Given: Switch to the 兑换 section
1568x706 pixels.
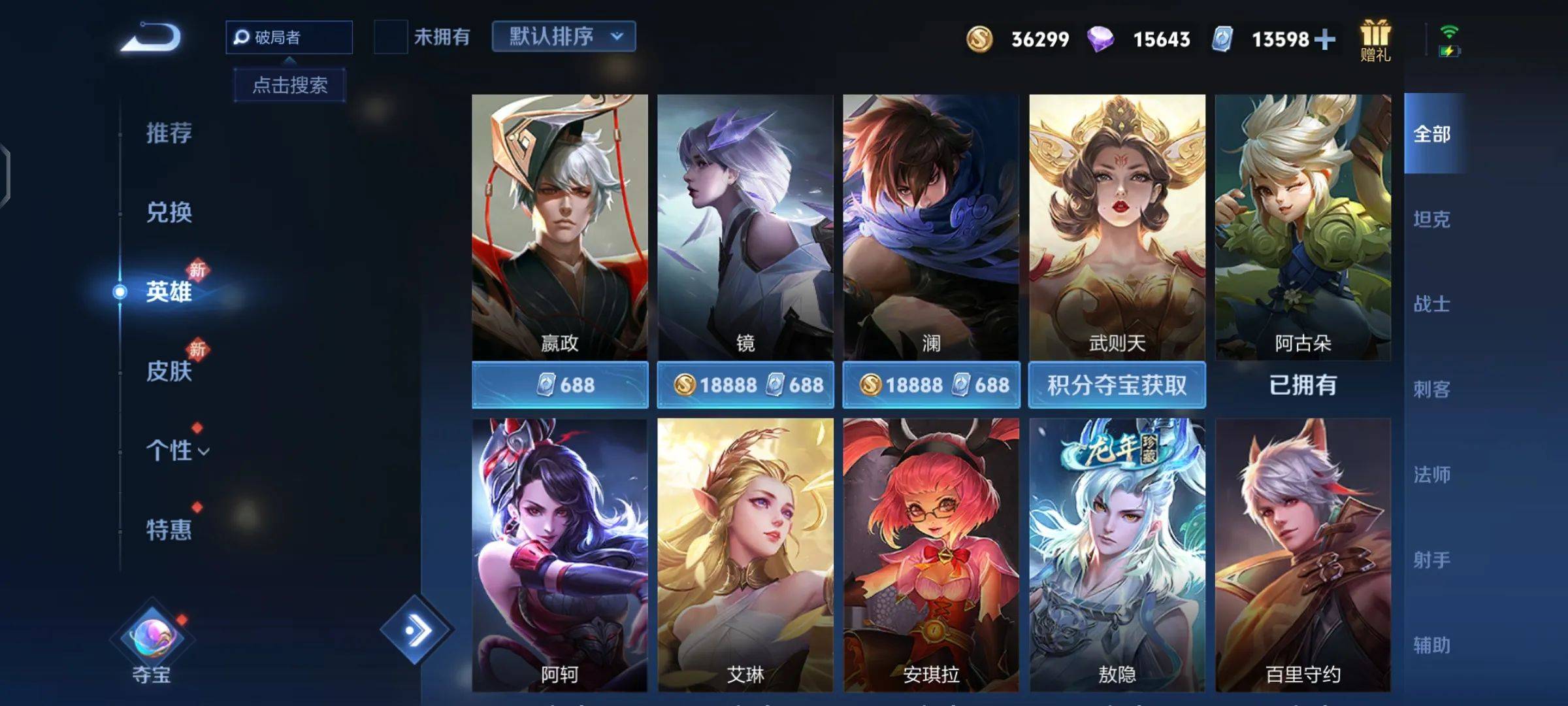Looking at the screenshot, I should pyautogui.click(x=169, y=212).
